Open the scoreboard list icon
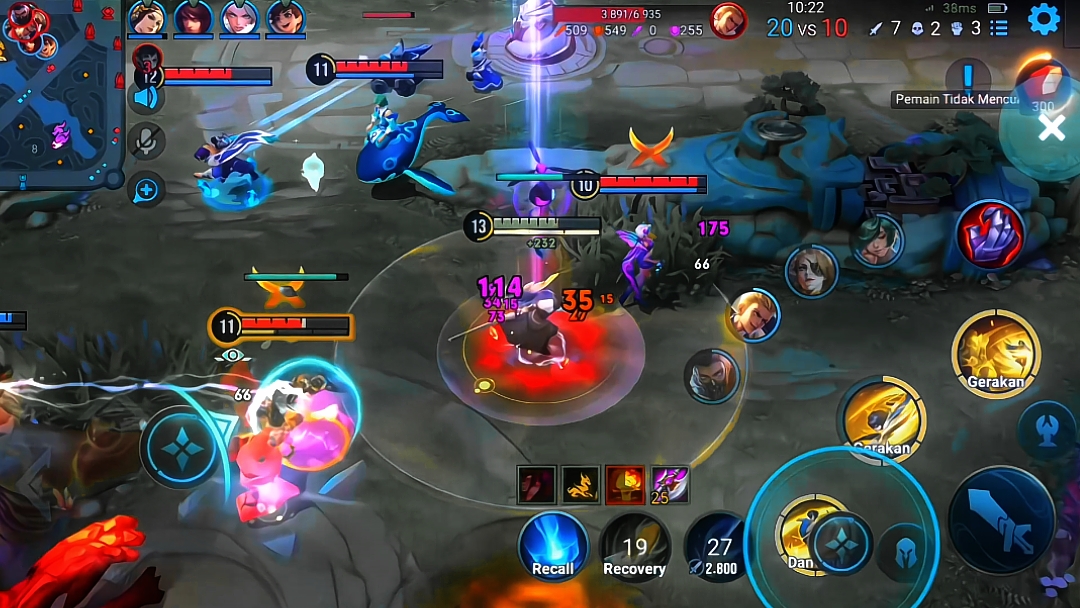This screenshot has width=1080, height=608. pos(999,28)
